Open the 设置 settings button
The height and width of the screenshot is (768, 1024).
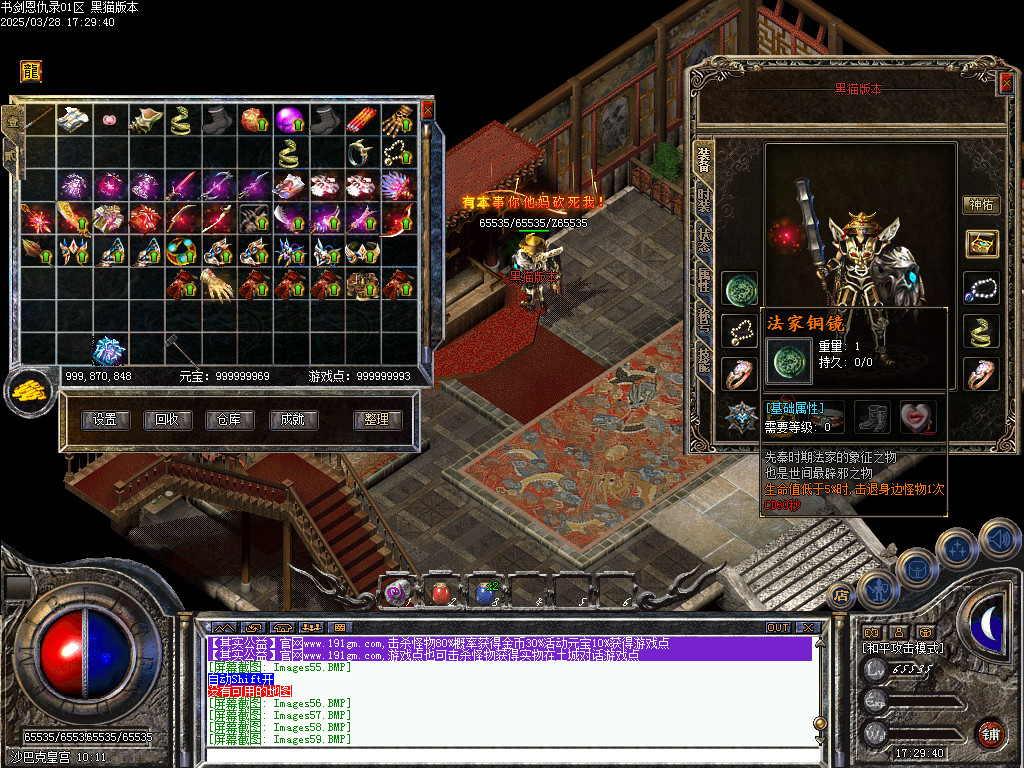105,420
